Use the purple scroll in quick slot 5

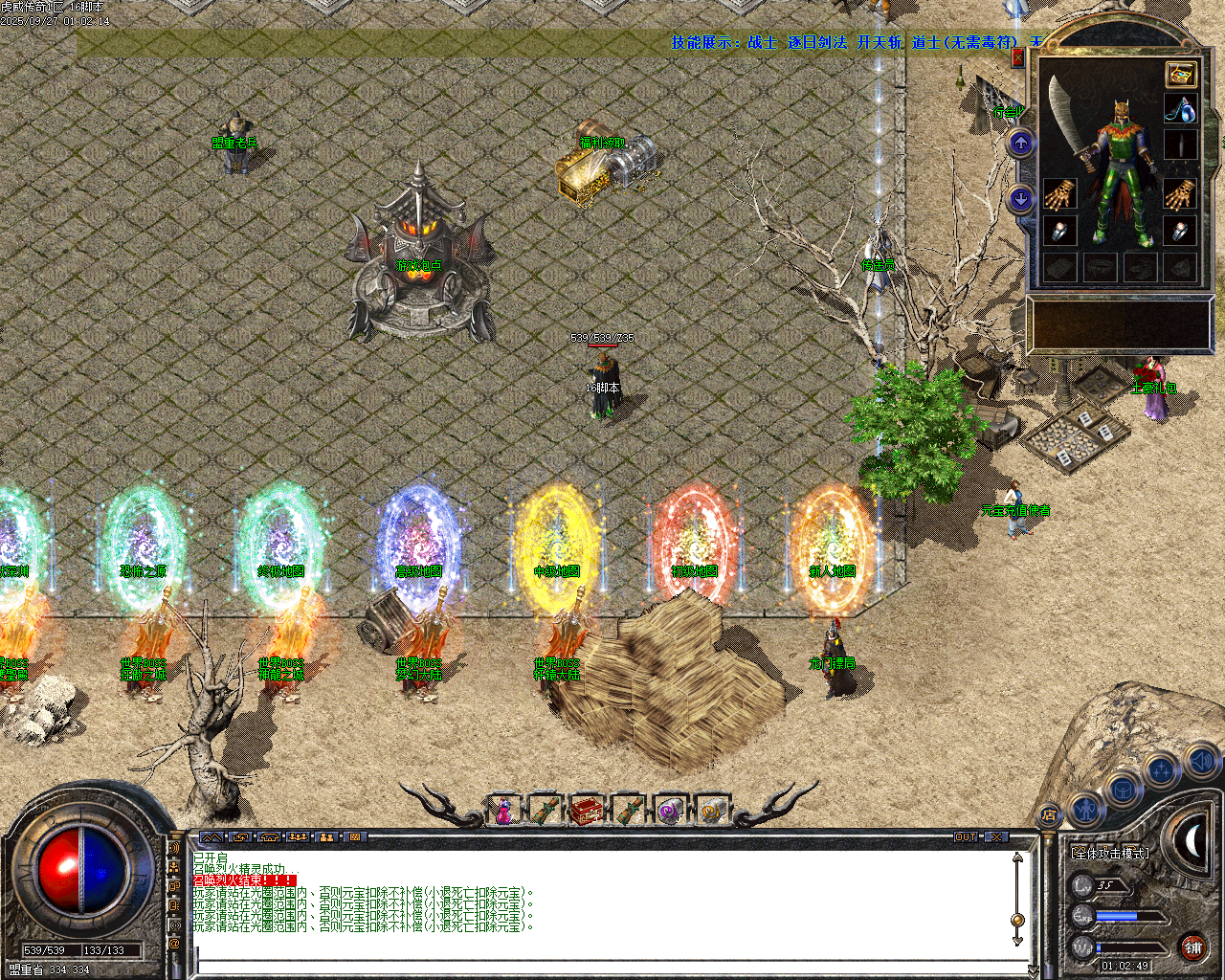(x=669, y=809)
